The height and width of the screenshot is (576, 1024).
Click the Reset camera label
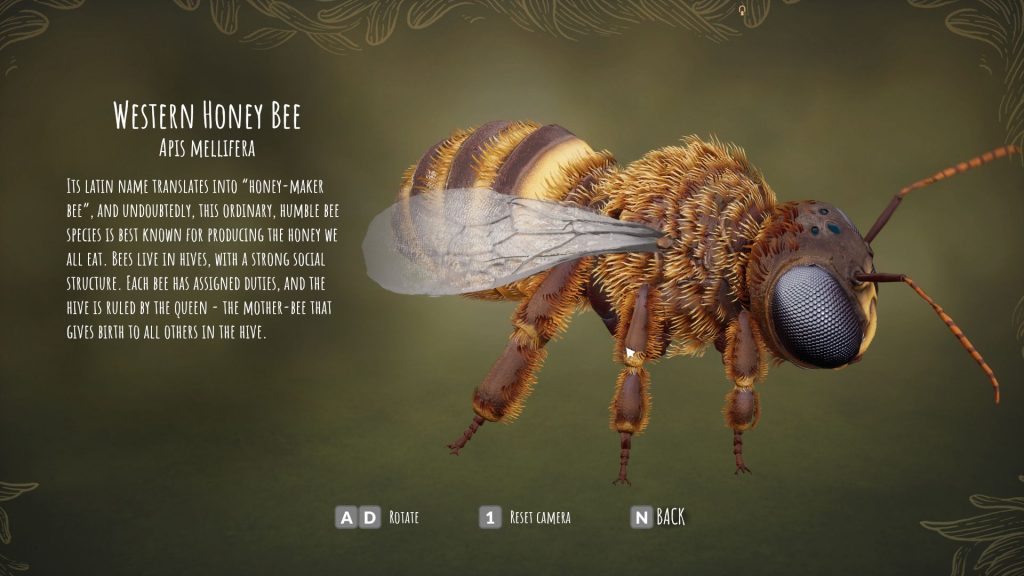pos(540,518)
